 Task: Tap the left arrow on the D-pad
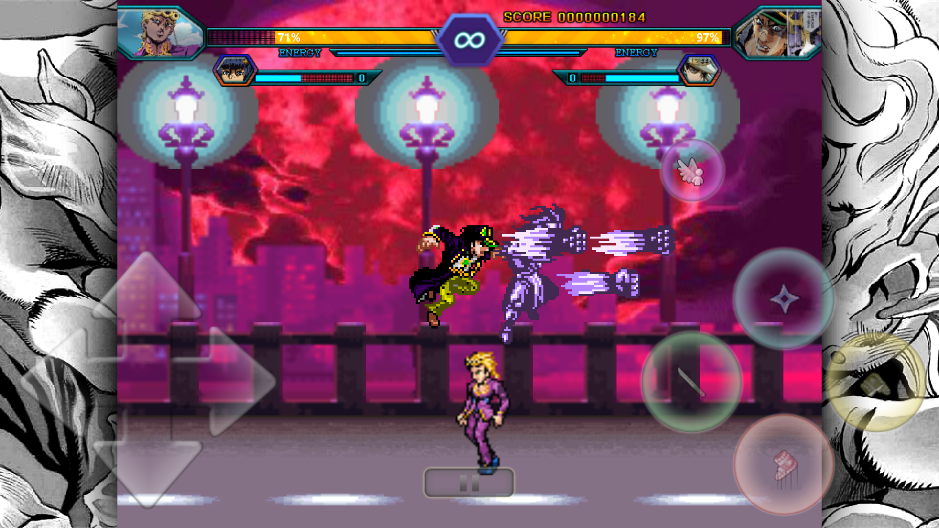pyautogui.click(x=60, y=378)
